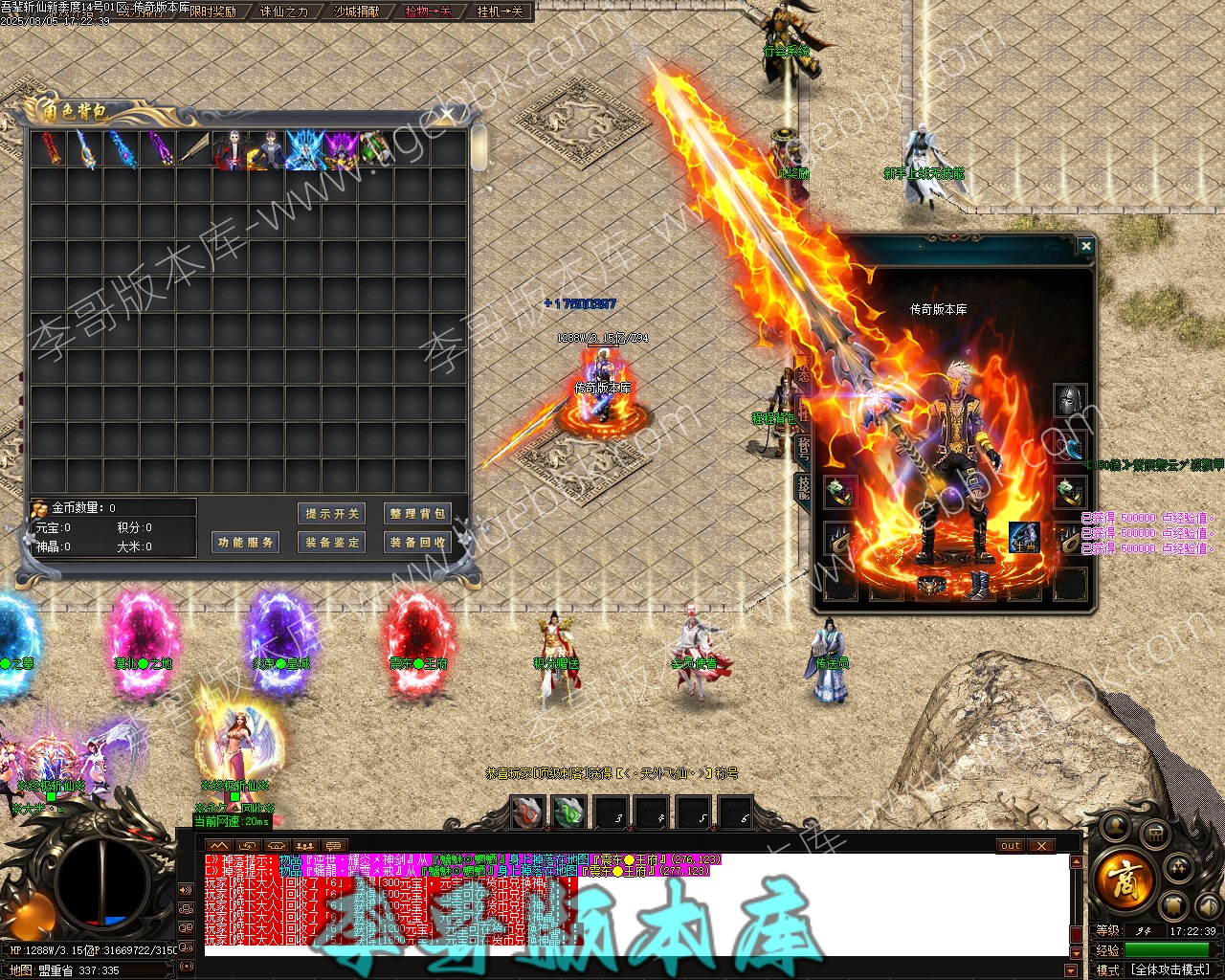Open the 沙城捐献 donation menu
Viewport: 1225px width, 980px height.
click(356, 12)
